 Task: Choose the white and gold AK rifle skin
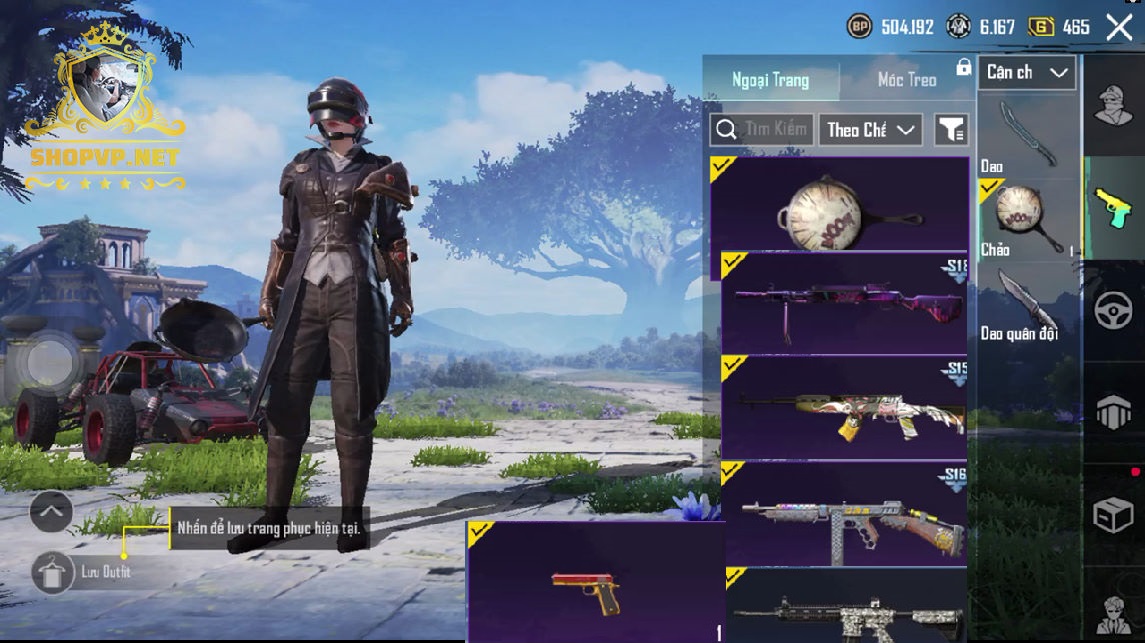843,407
